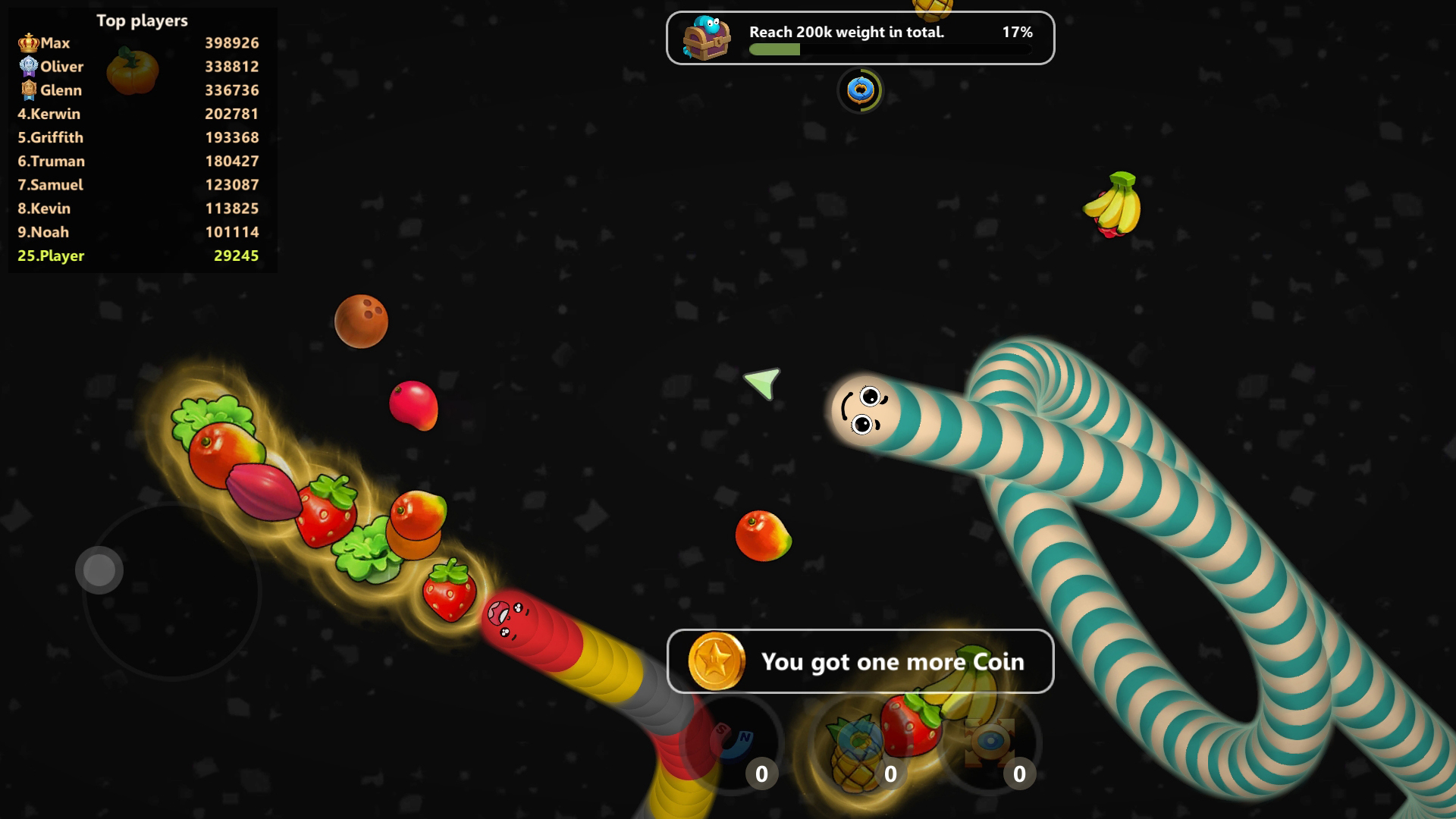Toggle the skill counter showing zero
The height and width of the screenshot is (819, 1456).
761,774
